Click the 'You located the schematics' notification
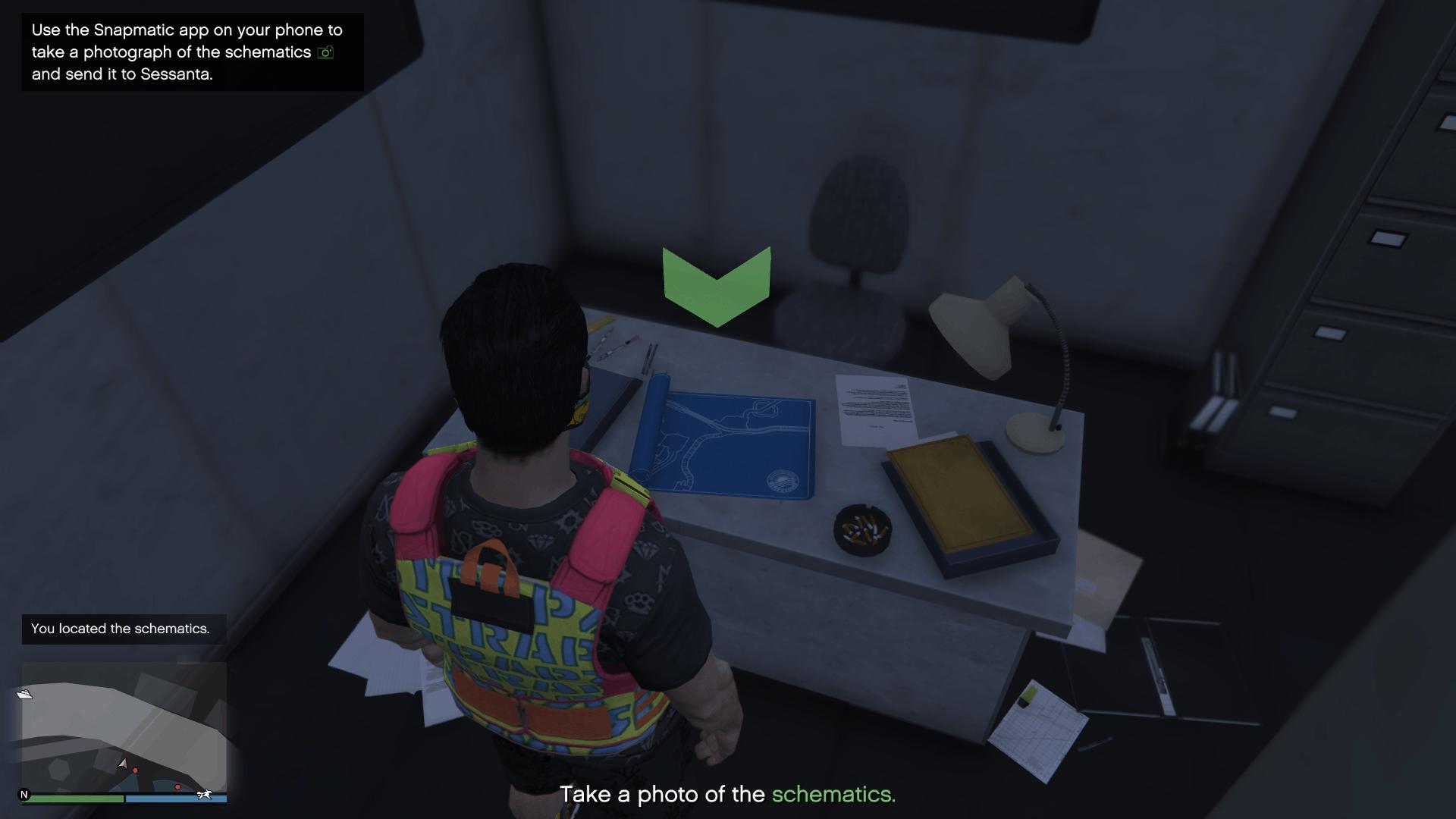The height and width of the screenshot is (819, 1456). [x=120, y=629]
